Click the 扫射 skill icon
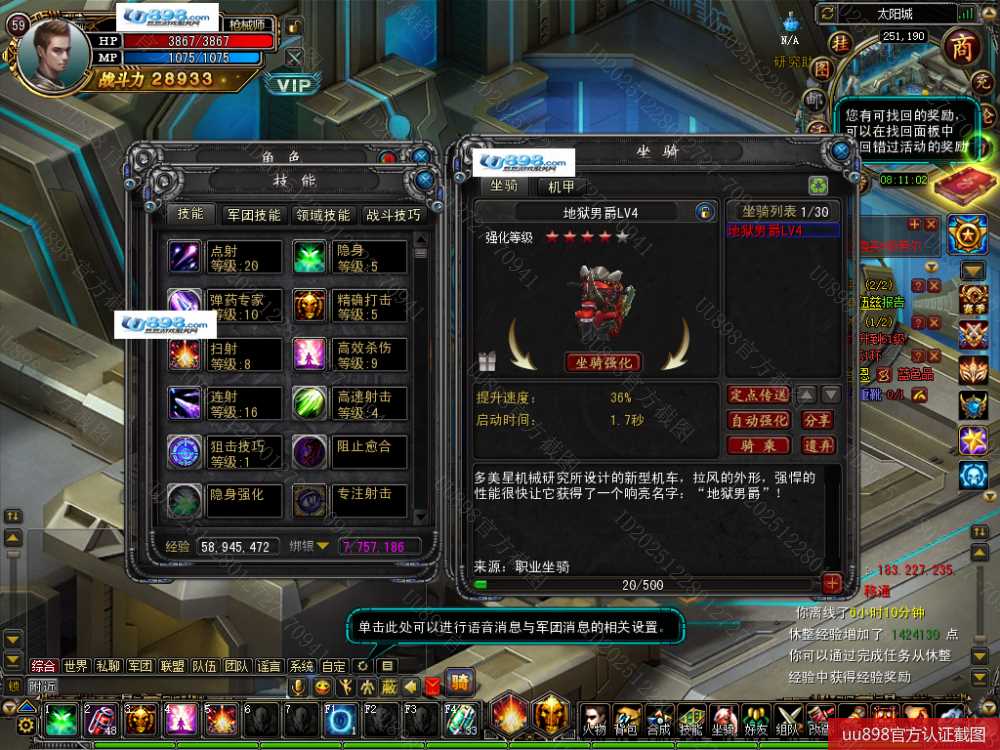 185,354
